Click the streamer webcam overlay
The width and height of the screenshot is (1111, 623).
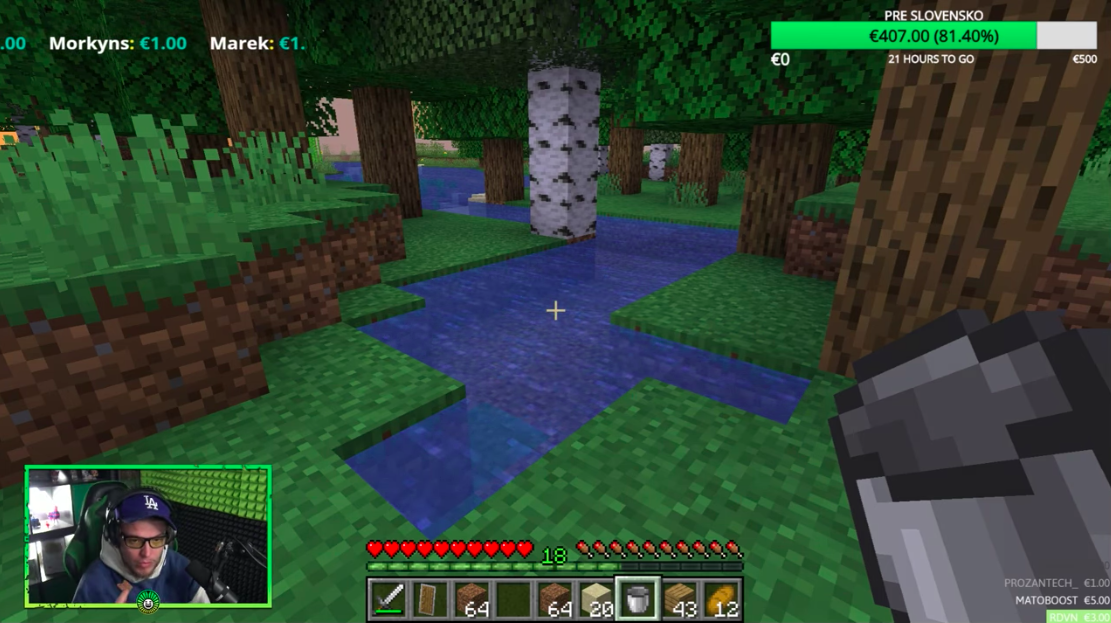[148, 536]
